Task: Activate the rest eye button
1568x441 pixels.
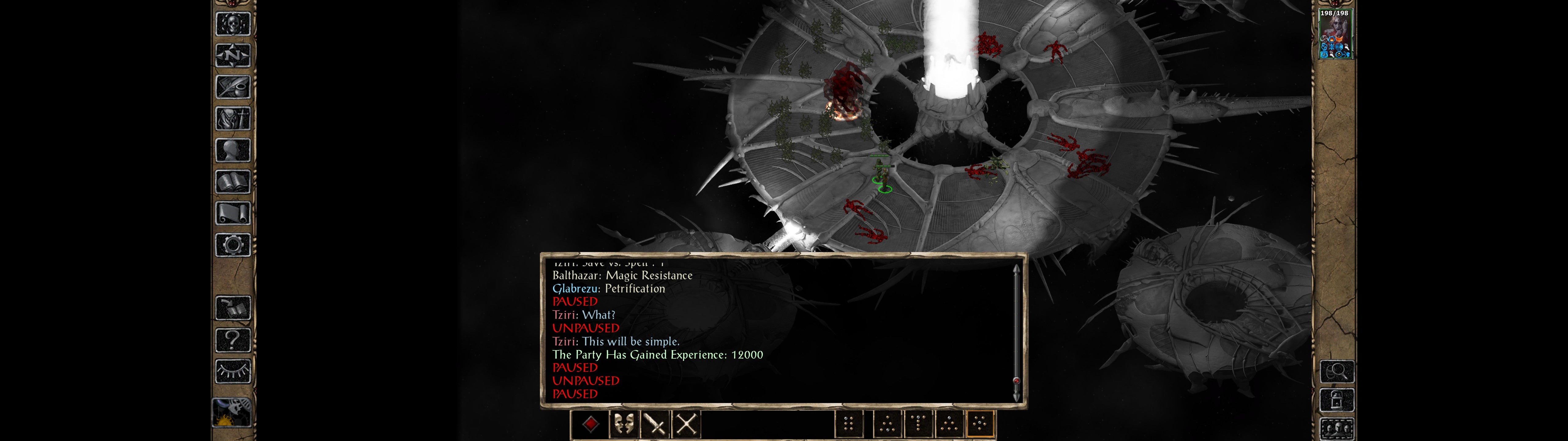Action: pyautogui.click(x=232, y=371)
